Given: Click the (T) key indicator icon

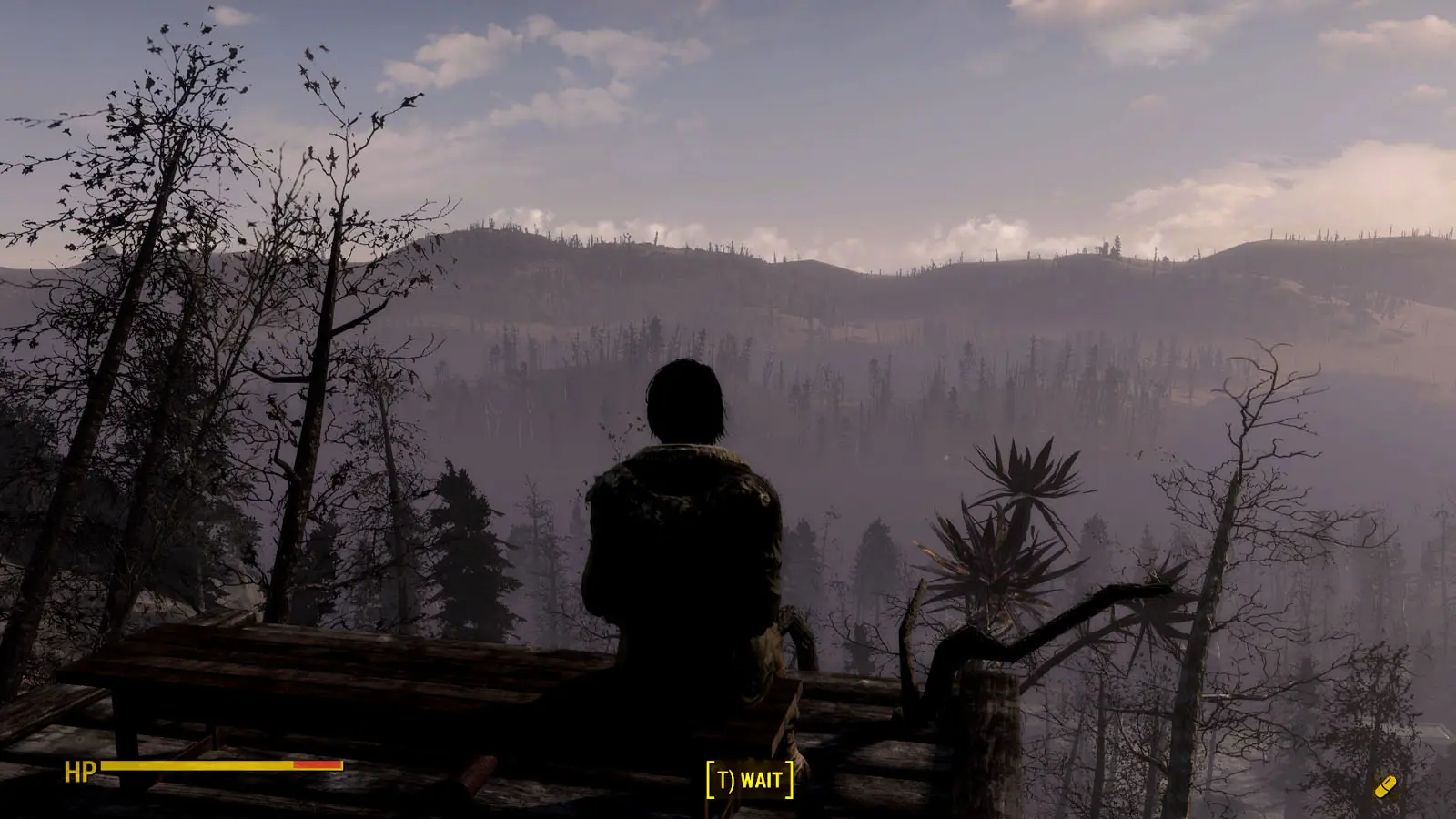Looking at the screenshot, I should 726,779.
